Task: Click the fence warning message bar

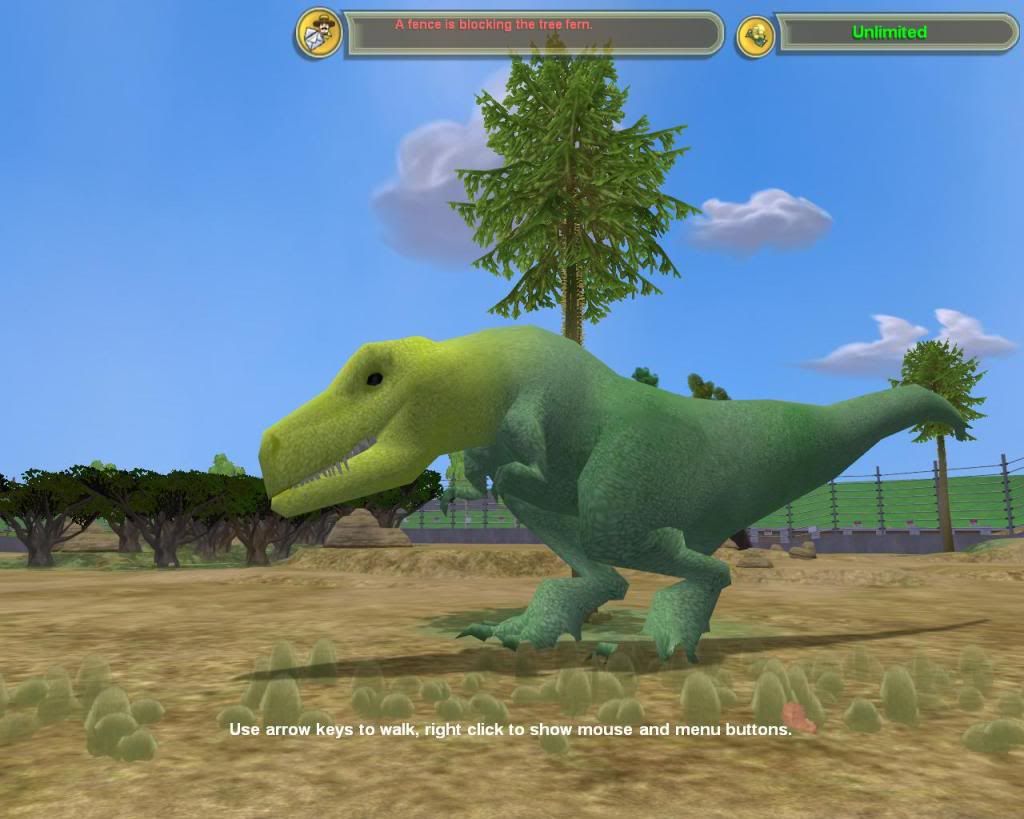Action: click(532, 33)
